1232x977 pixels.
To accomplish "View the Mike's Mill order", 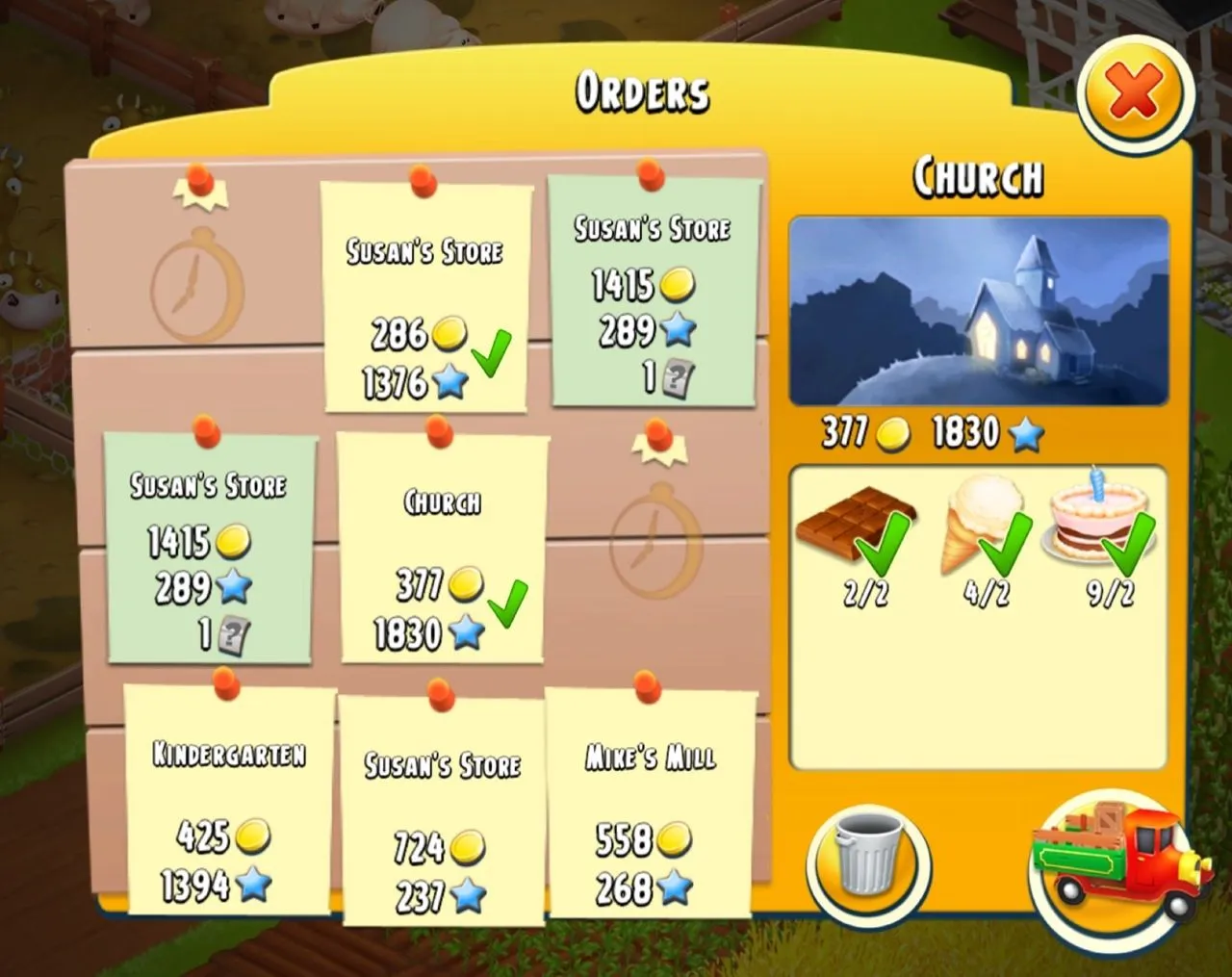I will coord(652,804).
